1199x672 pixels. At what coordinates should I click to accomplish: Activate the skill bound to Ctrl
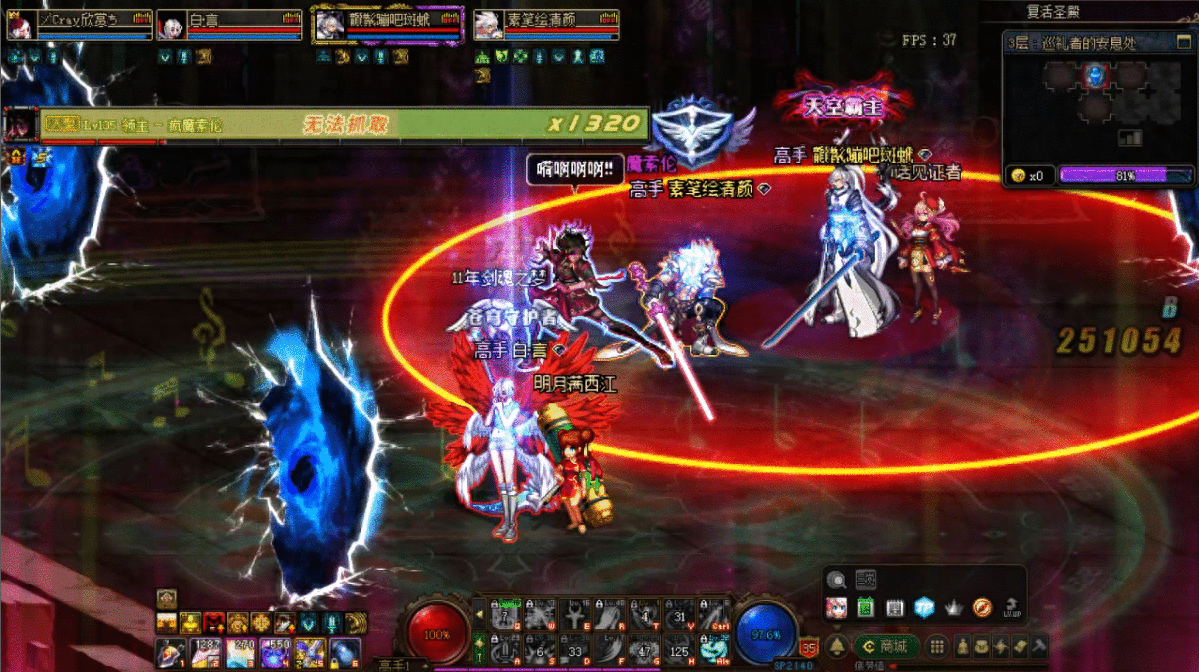click(x=714, y=614)
